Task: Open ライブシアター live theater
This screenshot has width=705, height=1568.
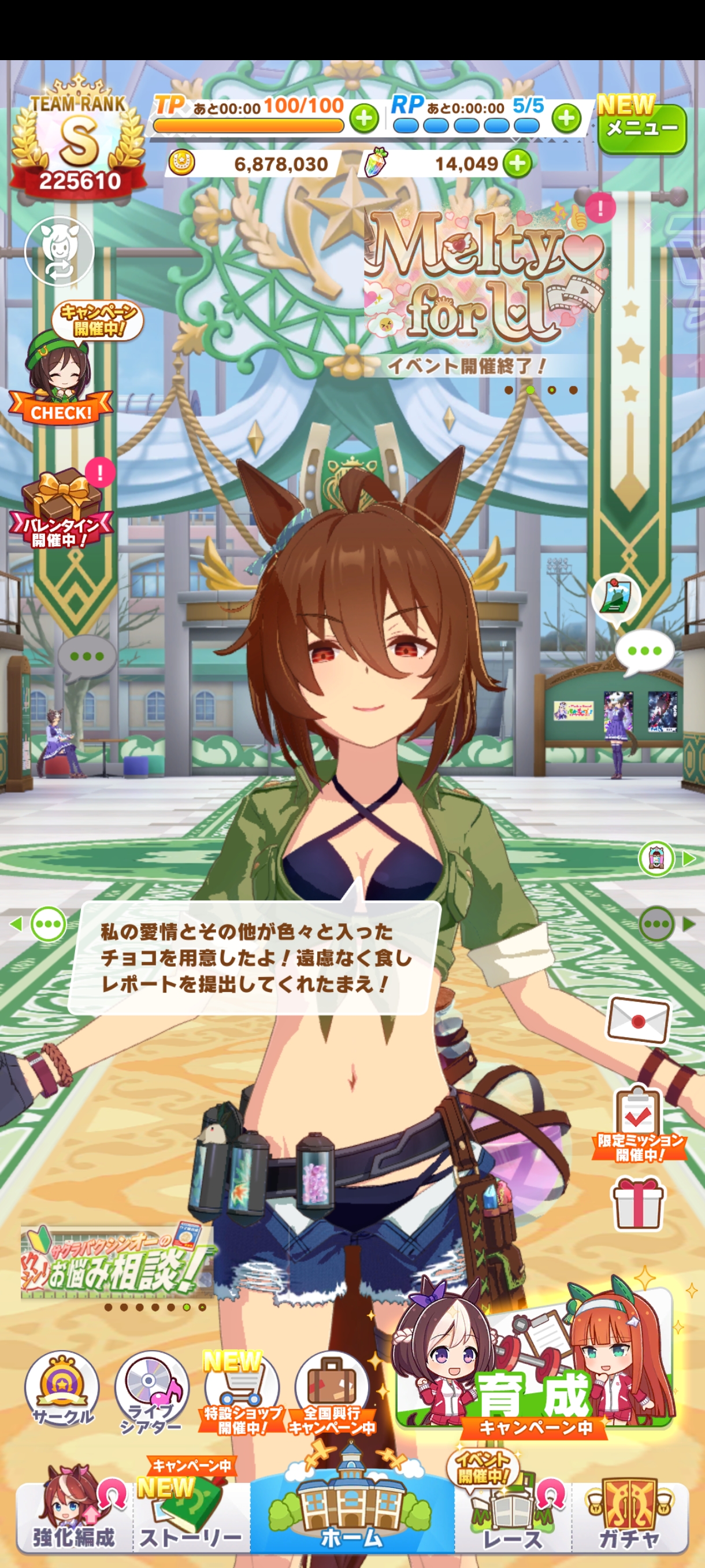Action: pos(151,1391)
